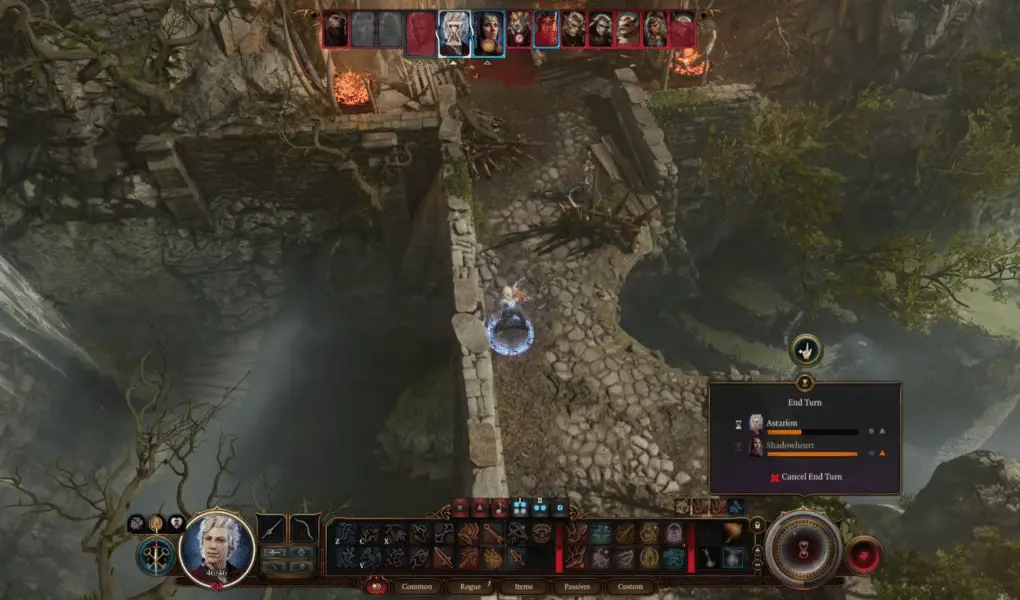Image resolution: width=1020 pixels, height=600 pixels.
Task: Select Shadowheart's portrait in the turn order
Action: click(x=487, y=33)
